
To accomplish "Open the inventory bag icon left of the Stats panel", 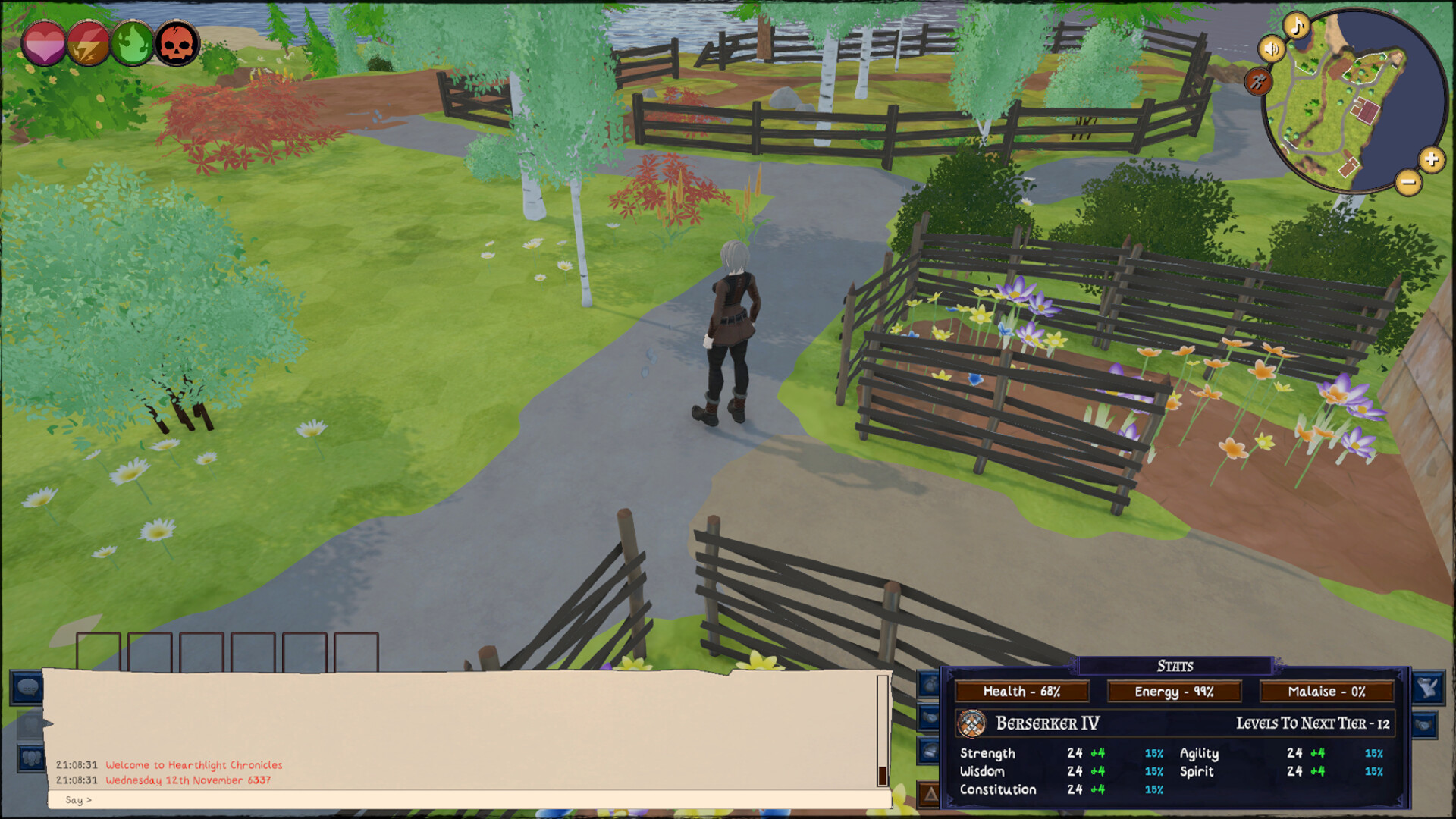I will point(929,682).
